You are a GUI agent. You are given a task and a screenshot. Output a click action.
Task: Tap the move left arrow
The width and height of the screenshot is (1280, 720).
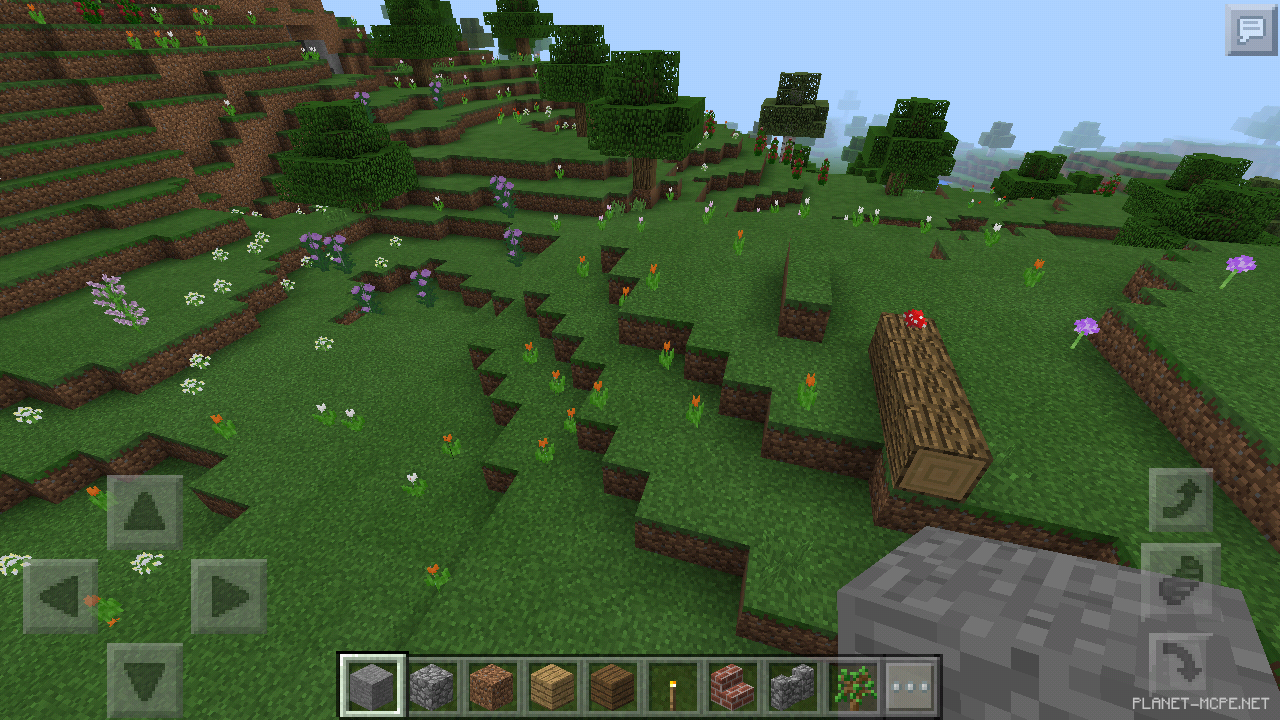pos(61,597)
